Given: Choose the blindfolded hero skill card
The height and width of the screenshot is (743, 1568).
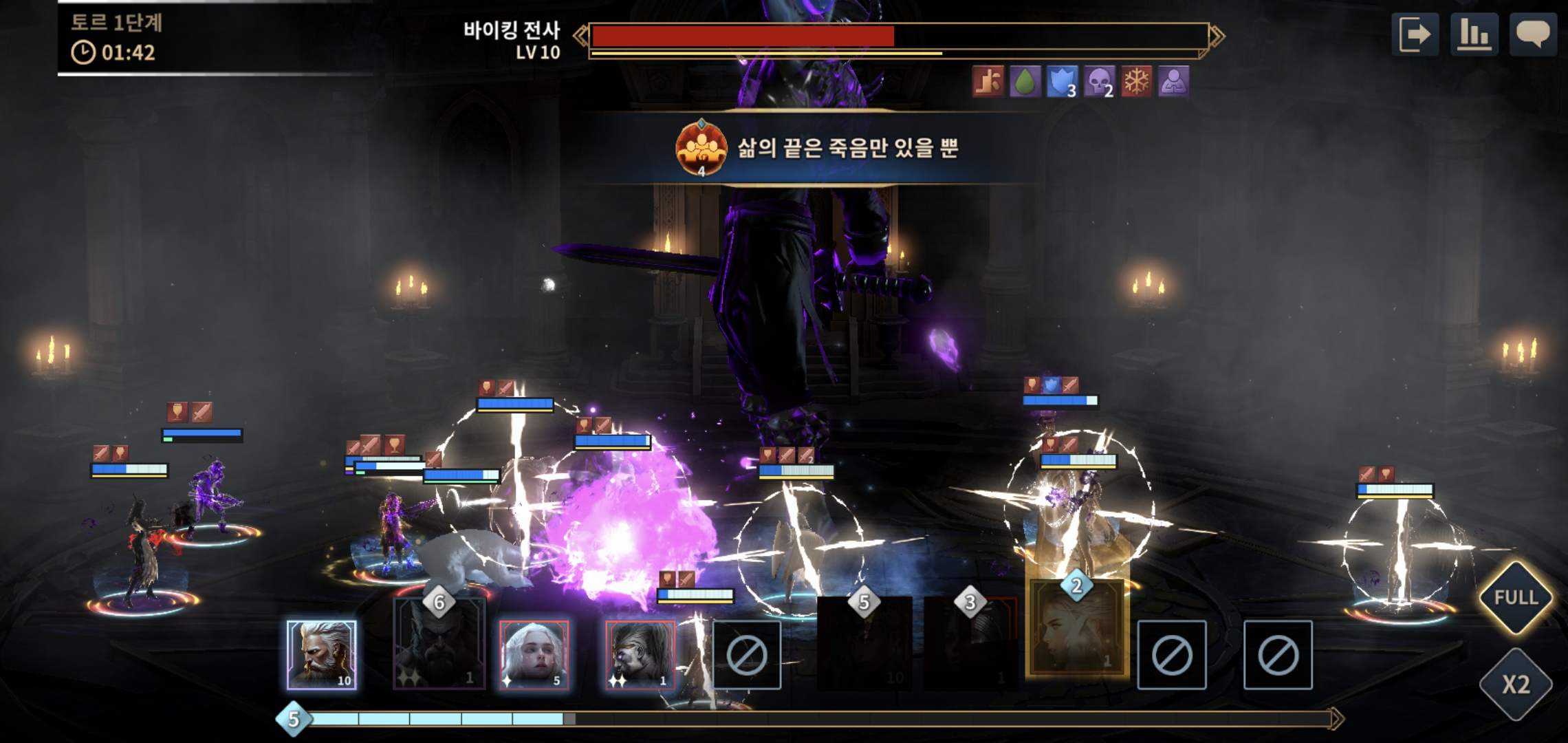Looking at the screenshot, I should click(x=640, y=654).
